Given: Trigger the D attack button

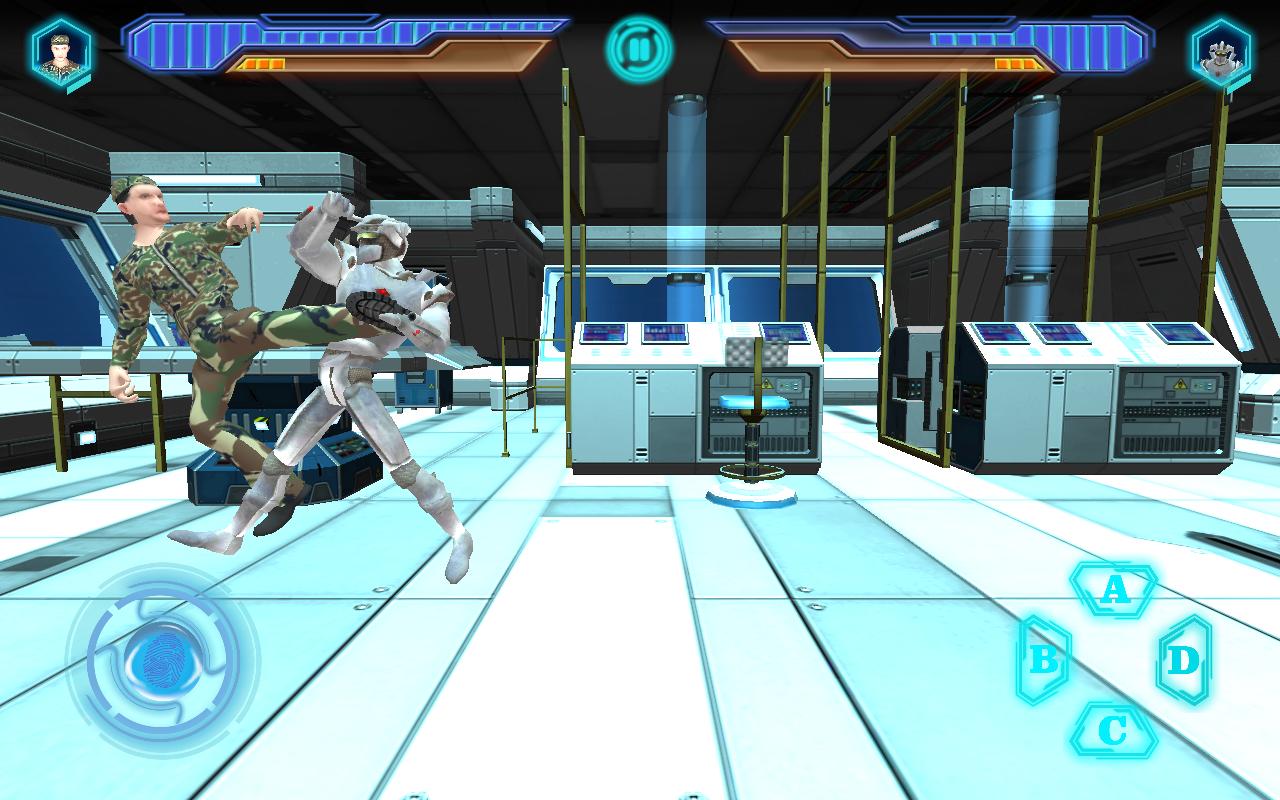Looking at the screenshot, I should coord(1184,660).
